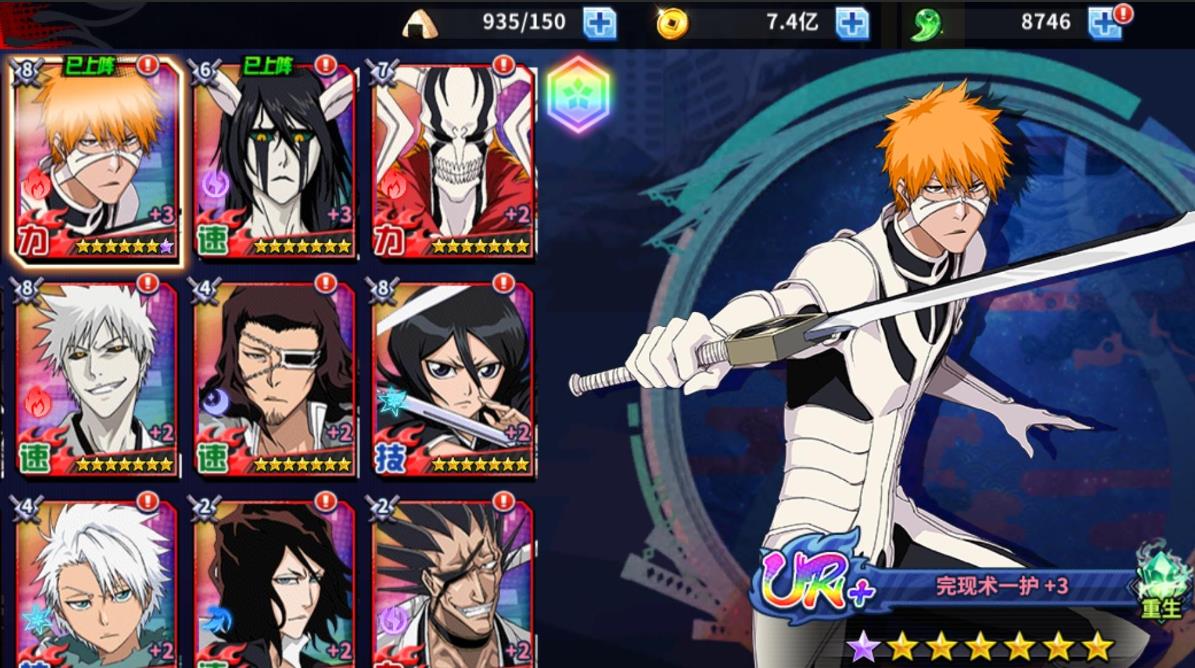
Task: Pick the Hitsugaya character card
Action: click(97, 585)
